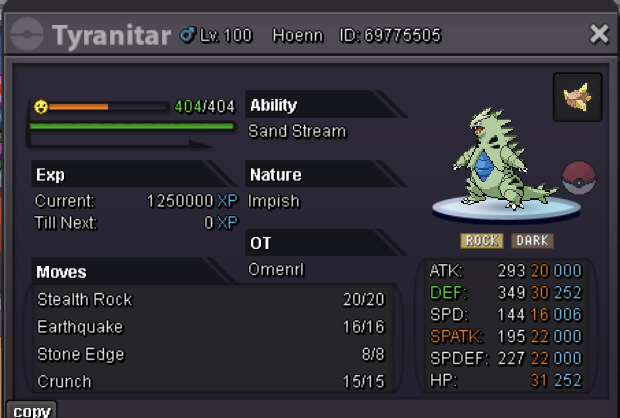Close the Tyranitar summary window
This screenshot has height=418, width=620.
599,35
